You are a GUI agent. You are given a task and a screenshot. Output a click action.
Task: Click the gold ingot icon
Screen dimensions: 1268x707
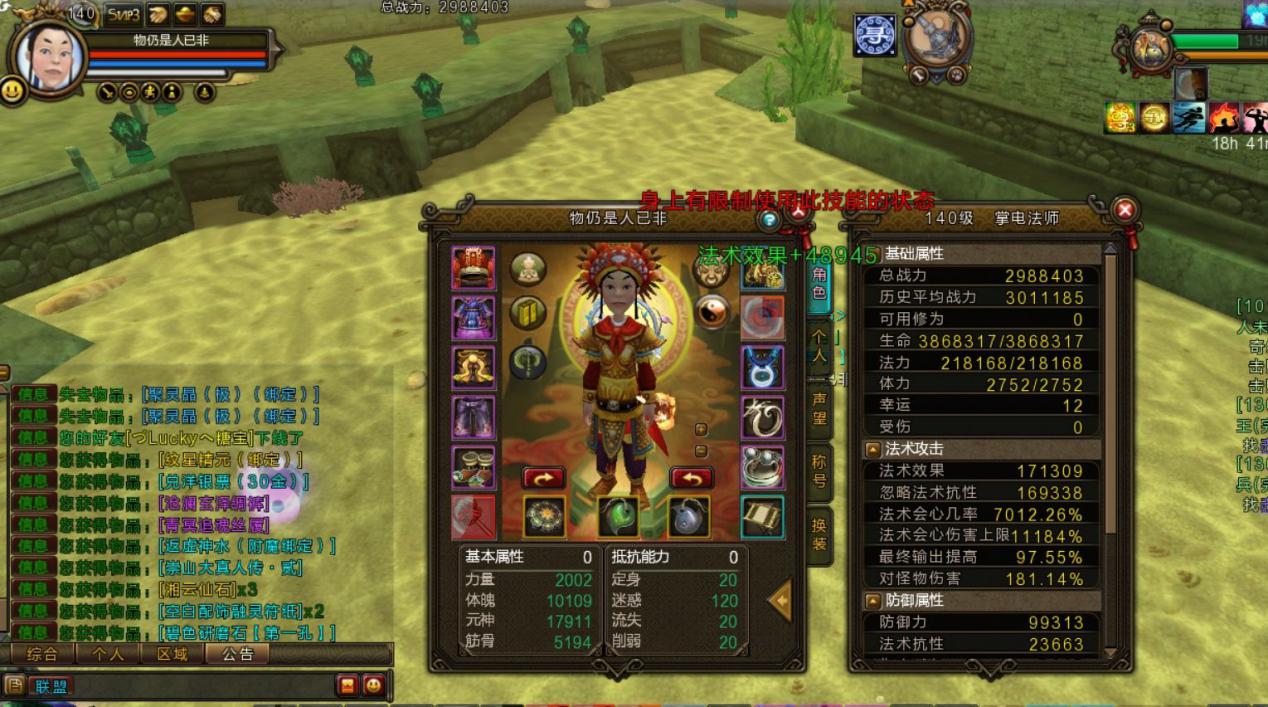point(186,14)
